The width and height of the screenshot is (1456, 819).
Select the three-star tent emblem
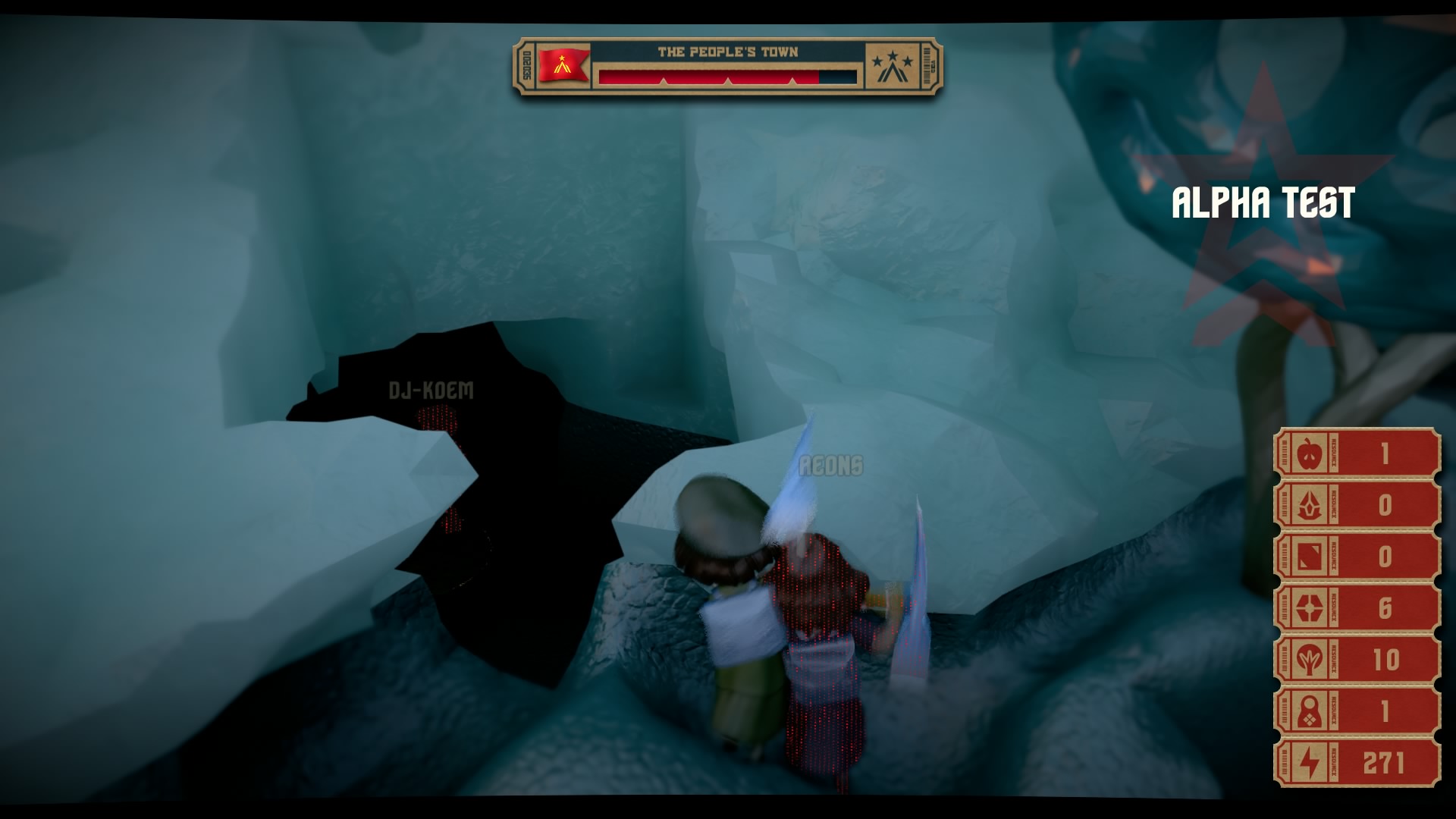tap(892, 67)
